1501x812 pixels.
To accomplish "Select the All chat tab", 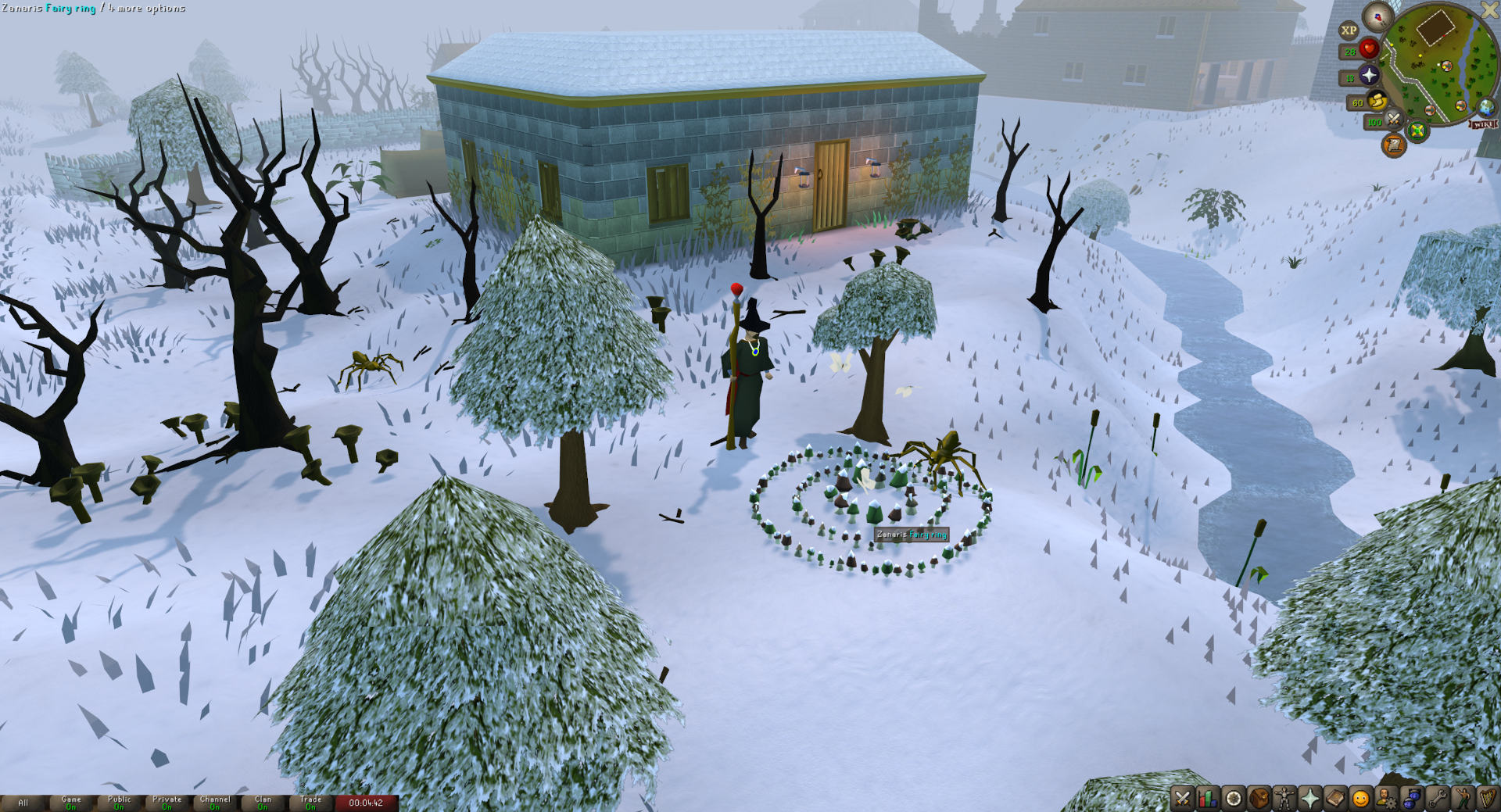I will click(x=23, y=803).
